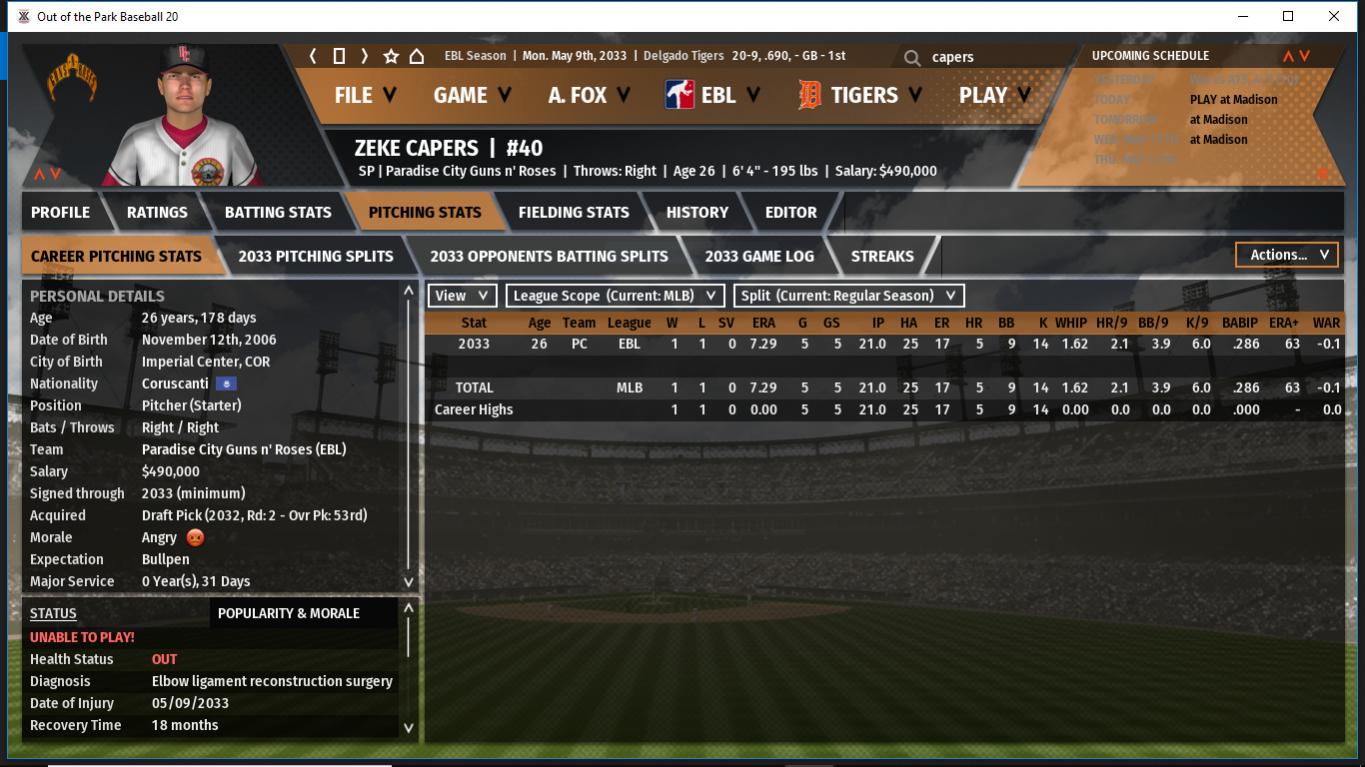Open the PLAY menu
Screen dimensions: 1365x767
click(x=993, y=95)
